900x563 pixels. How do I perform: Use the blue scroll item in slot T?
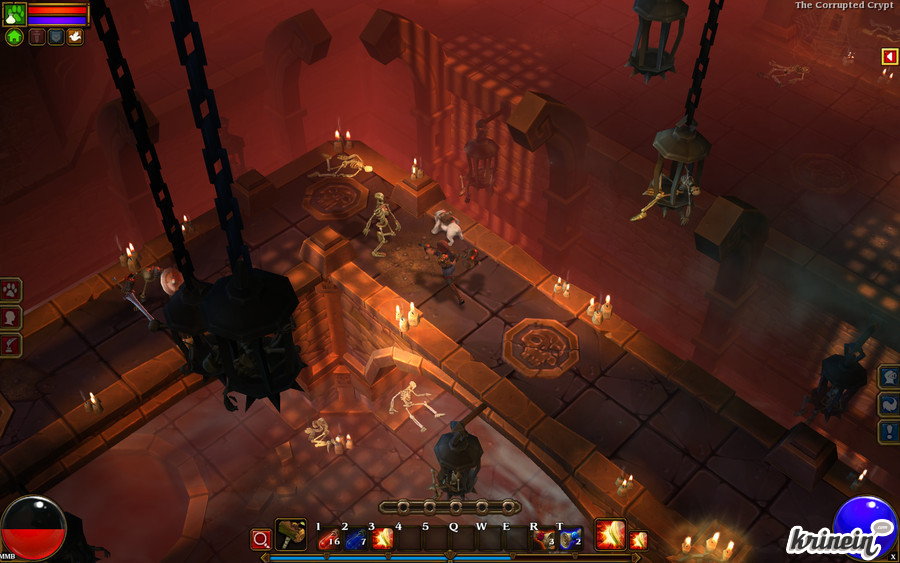(x=569, y=540)
